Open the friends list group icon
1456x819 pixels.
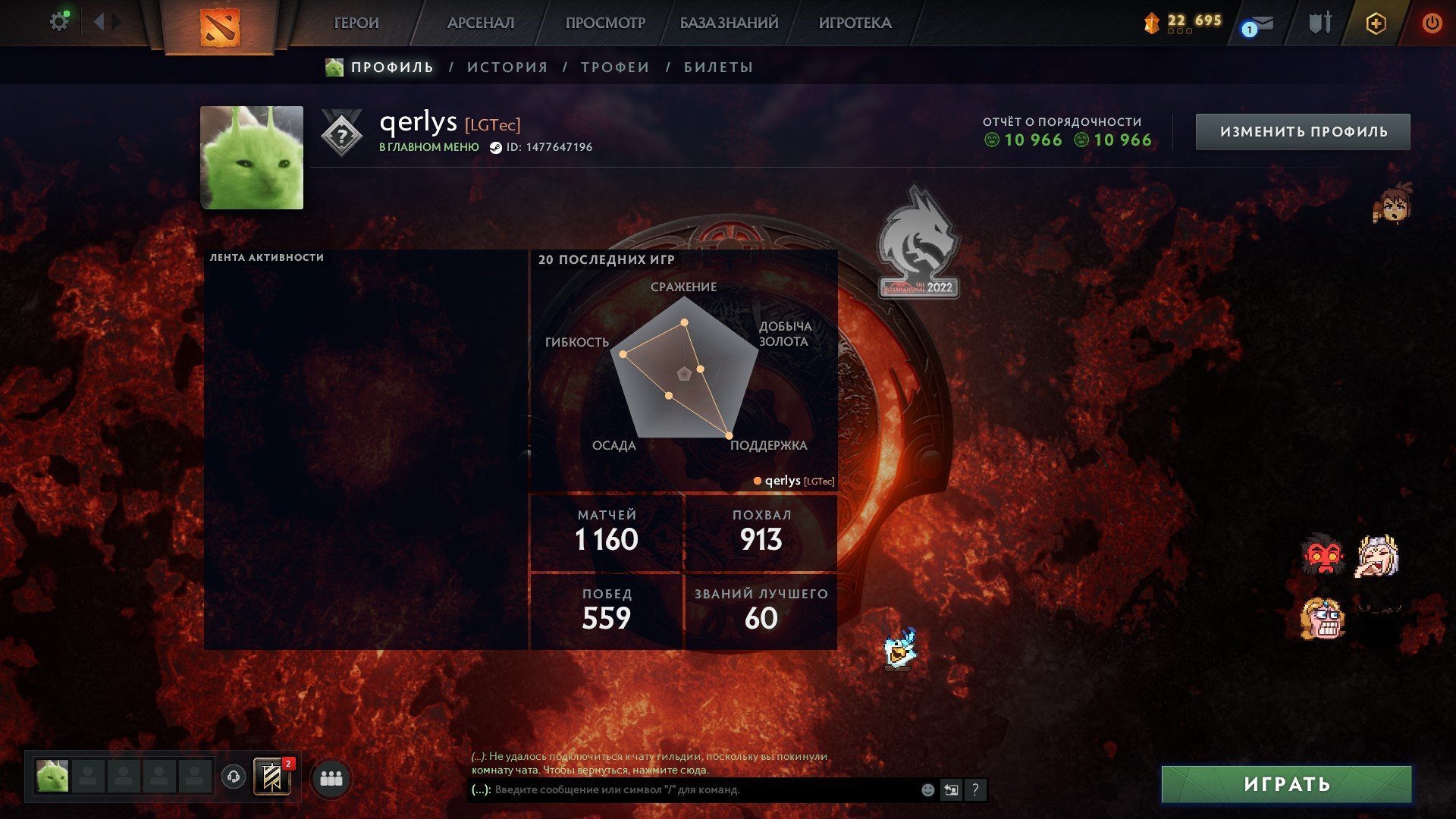coord(331,779)
